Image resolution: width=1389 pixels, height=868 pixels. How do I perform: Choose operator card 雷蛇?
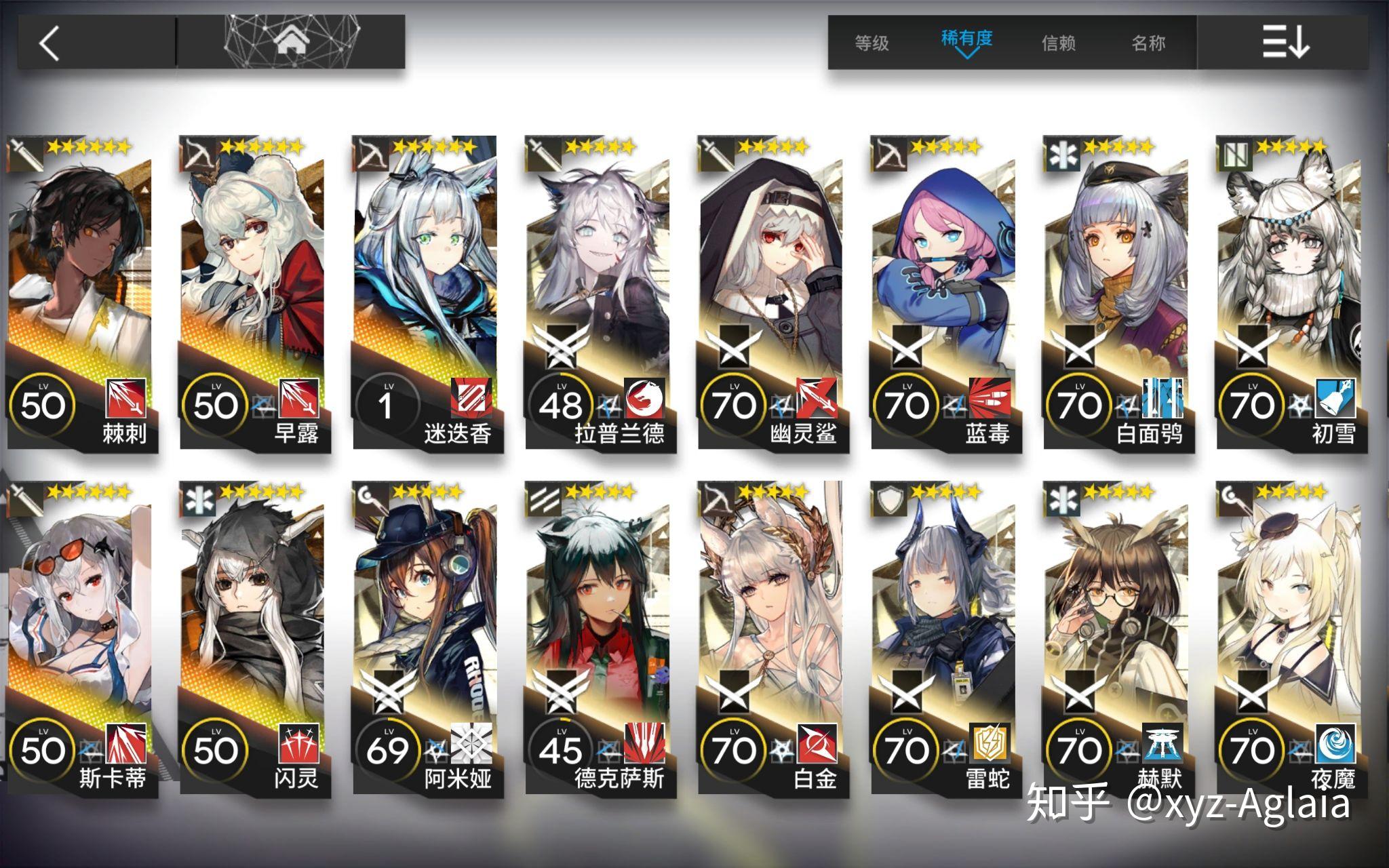945,637
